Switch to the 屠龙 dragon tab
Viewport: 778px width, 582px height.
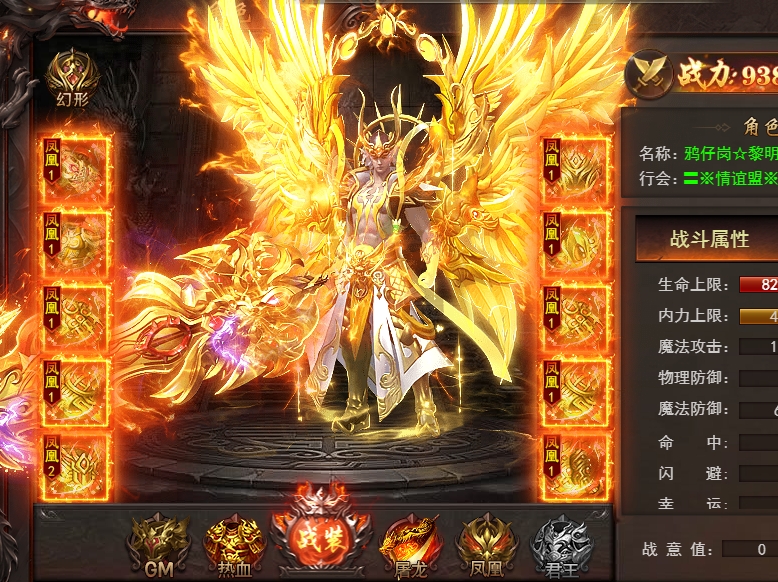[x=411, y=543]
